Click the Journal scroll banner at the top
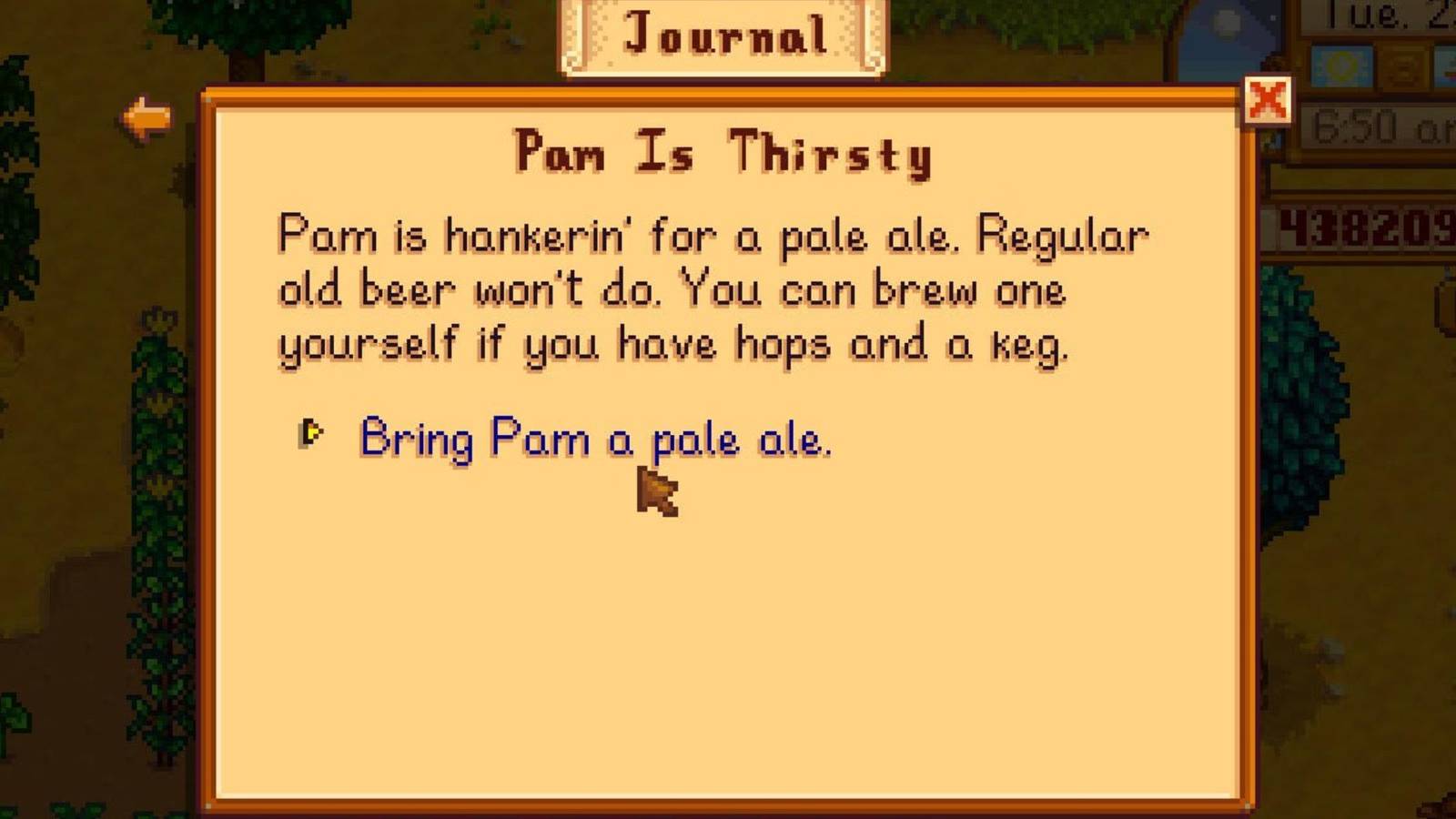Image resolution: width=1456 pixels, height=819 pixels. pyautogui.click(x=722, y=38)
